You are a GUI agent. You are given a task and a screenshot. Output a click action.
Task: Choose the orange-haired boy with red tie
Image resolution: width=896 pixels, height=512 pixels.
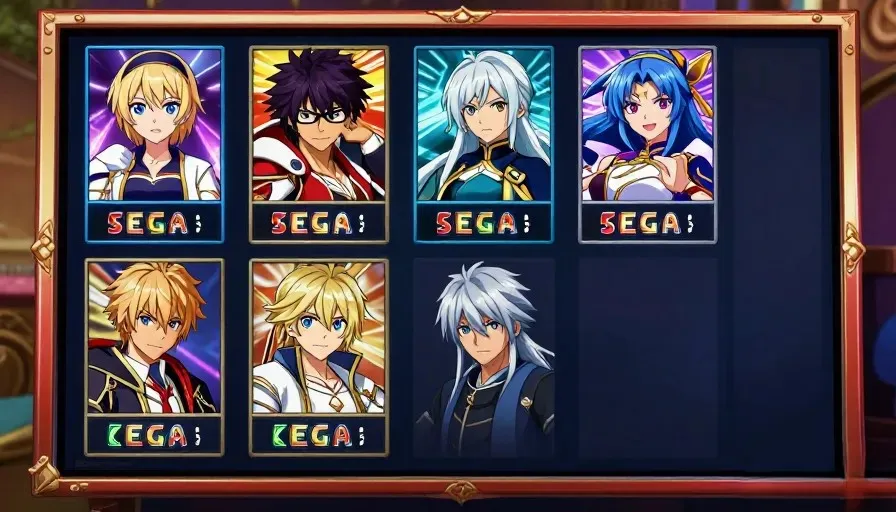[154, 356]
